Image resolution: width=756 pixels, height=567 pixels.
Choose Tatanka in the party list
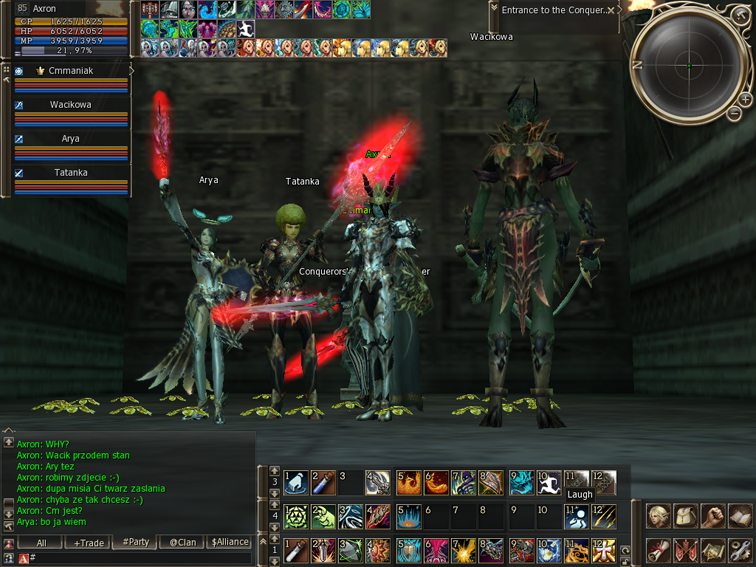(x=70, y=173)
